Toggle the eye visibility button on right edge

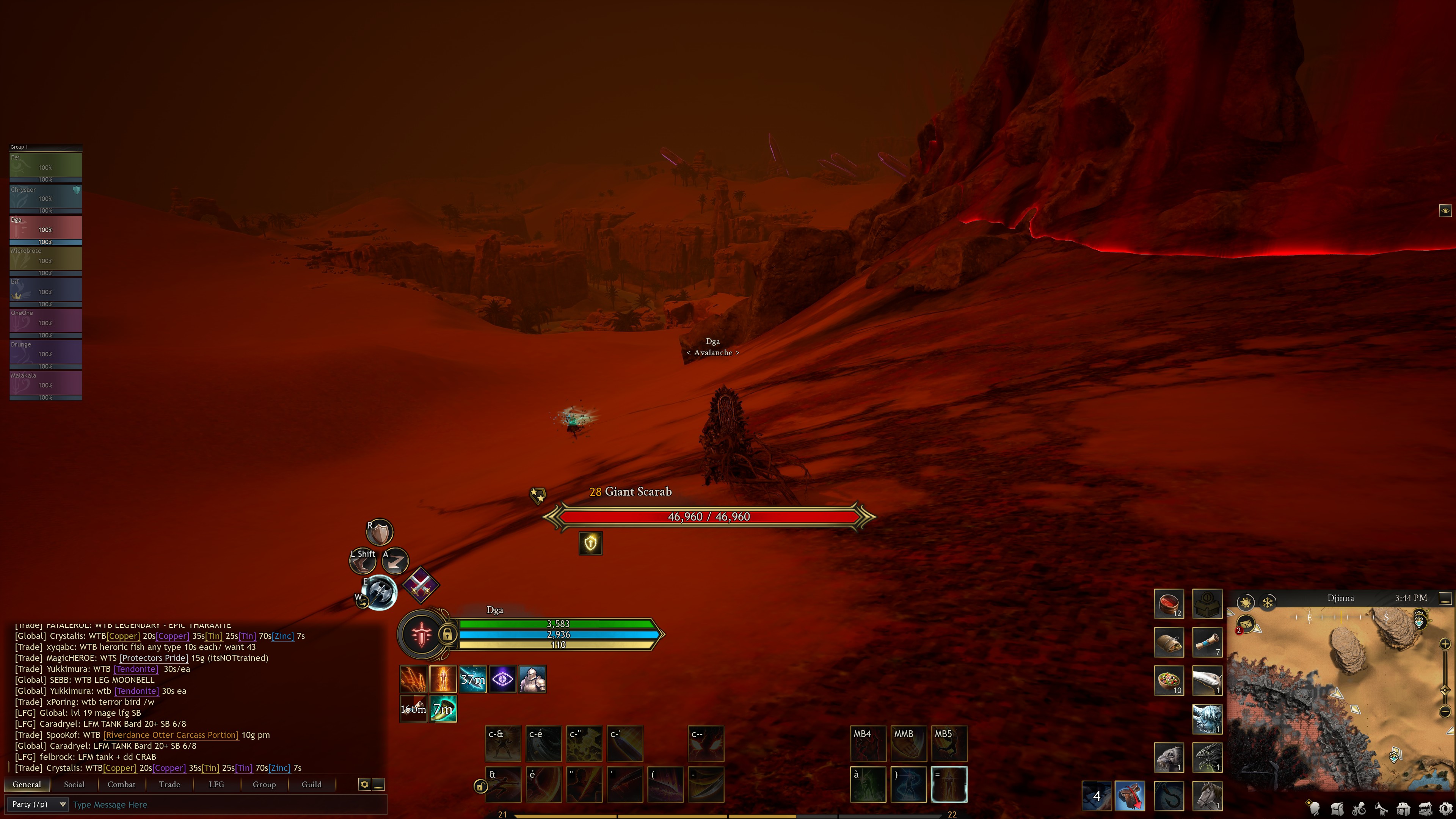(1445, 211)
